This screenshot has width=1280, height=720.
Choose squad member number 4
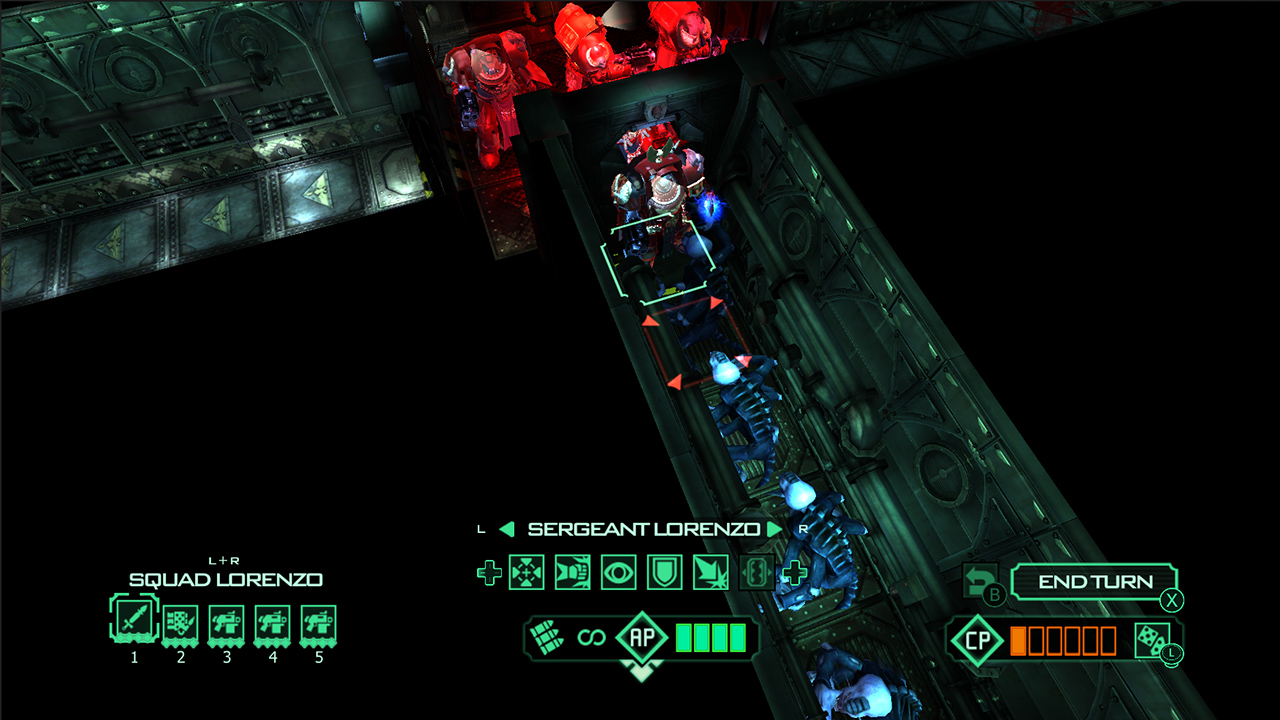[x=272, y=622]
